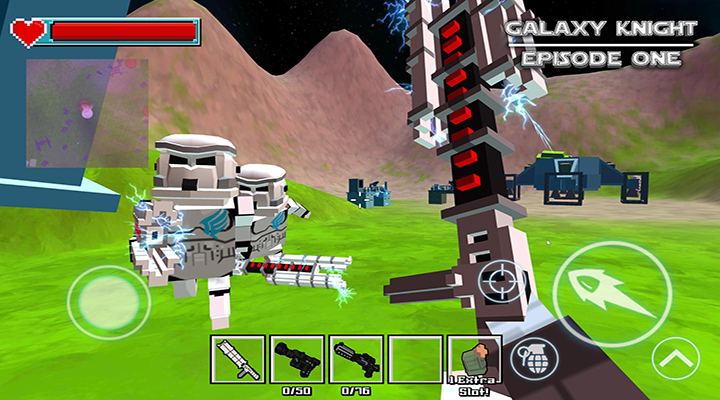Equip the black launcher with 0/50 ammo
The height and width of the screenshot is (400, 720).
(297, 359)
